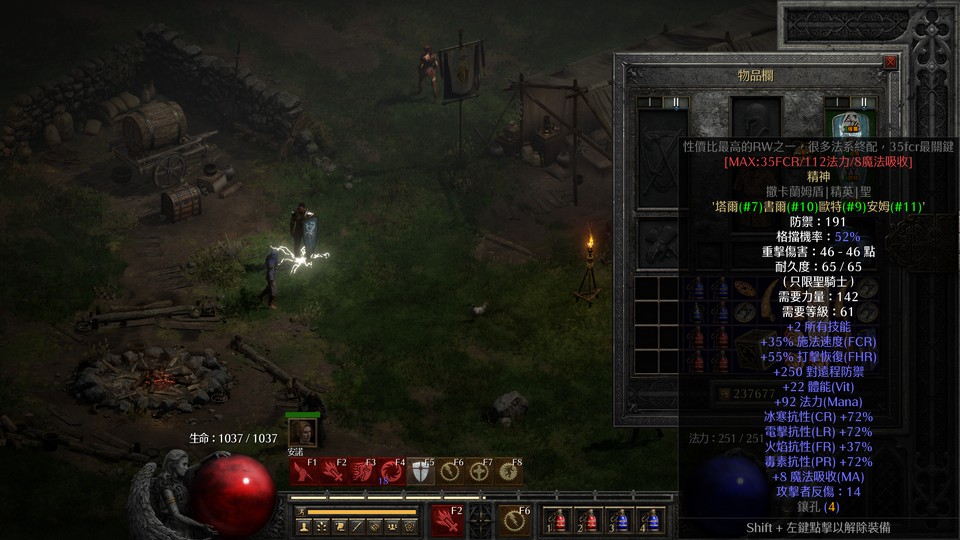Click the mercenary portrait
The image size is (960, 540).
303,432
